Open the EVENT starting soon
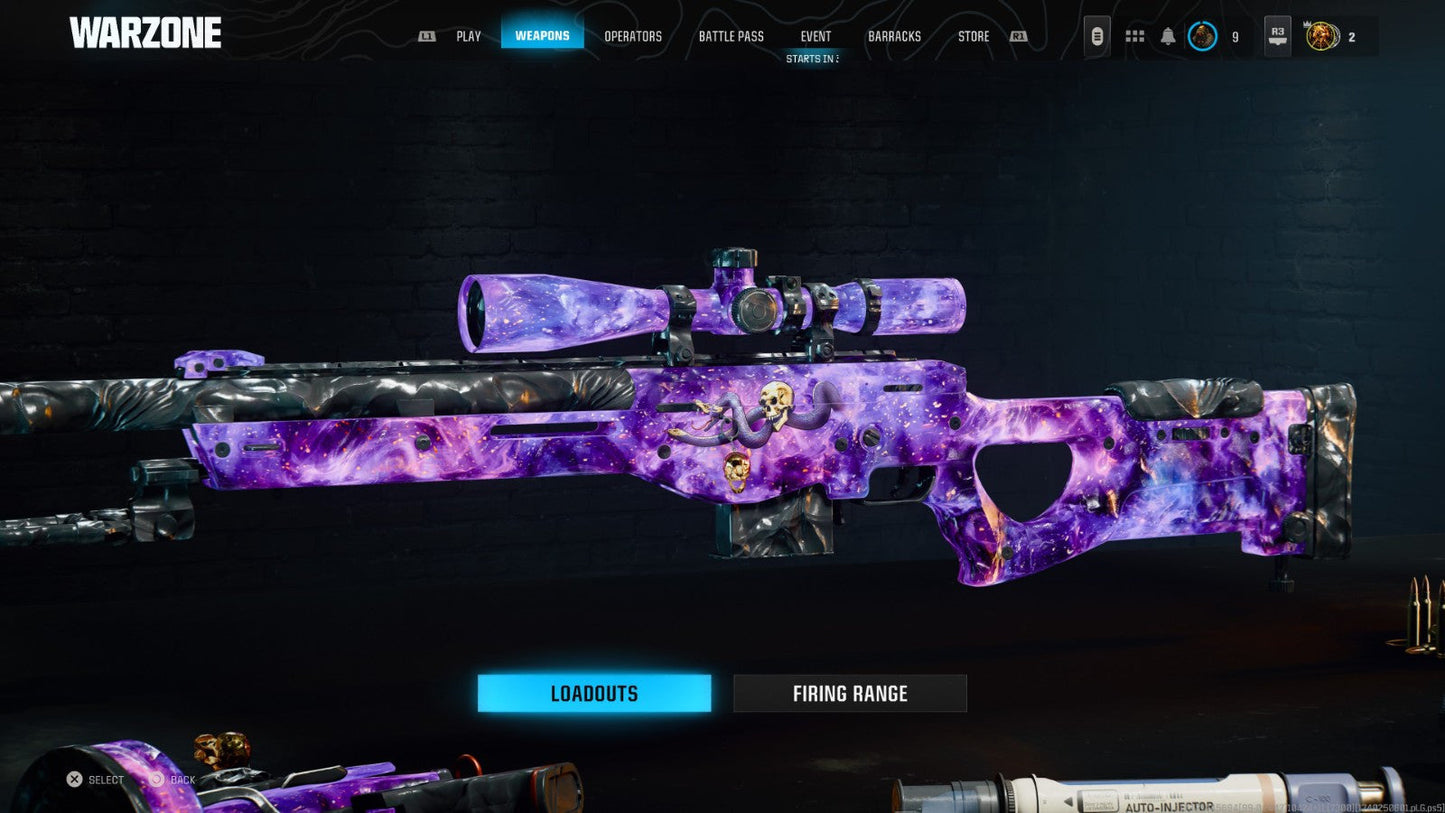 pyautogui.click(x=815, y=36)
